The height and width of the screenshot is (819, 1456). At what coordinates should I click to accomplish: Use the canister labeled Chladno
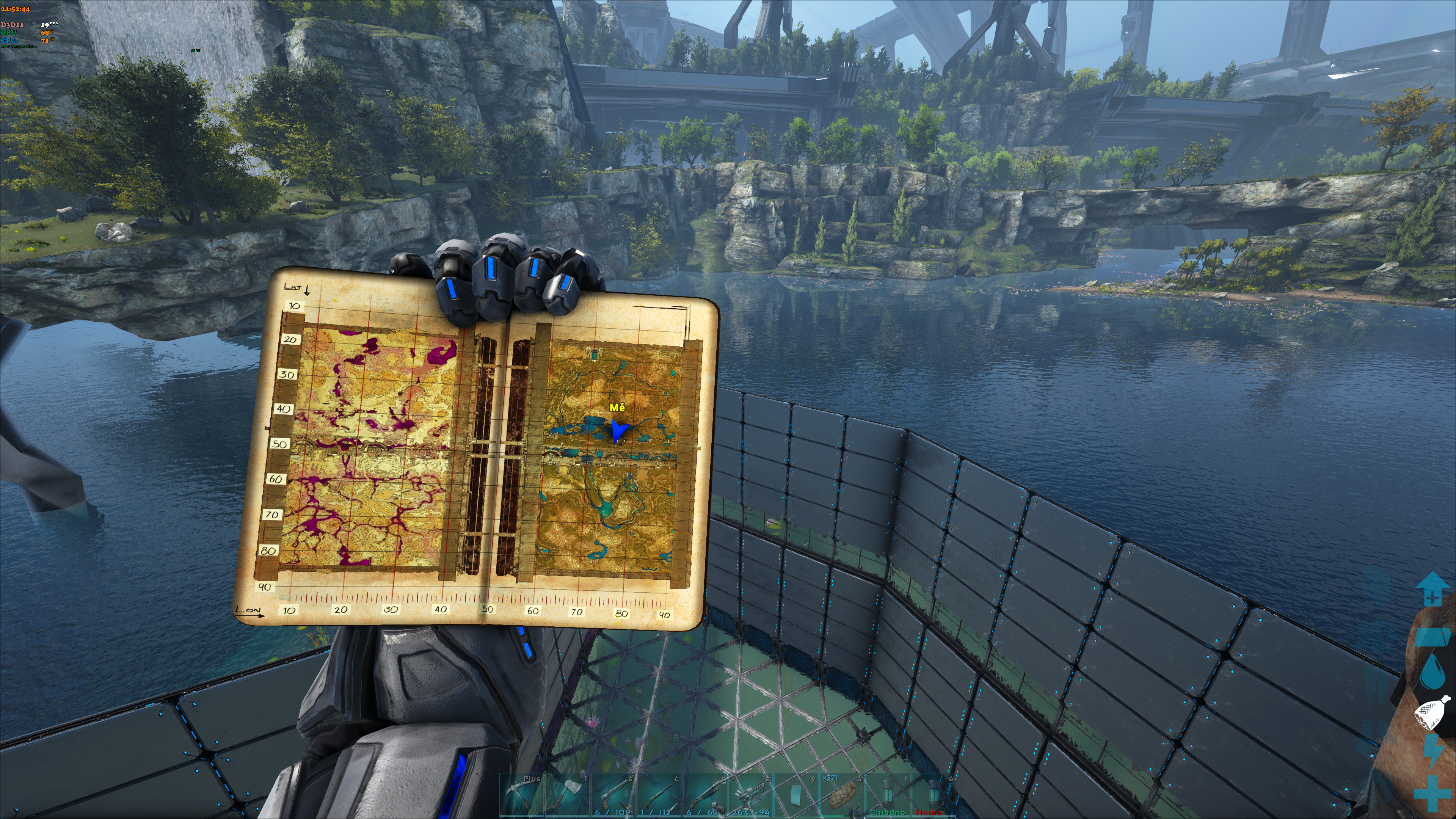pyautogui.click(x=887, y=796)
